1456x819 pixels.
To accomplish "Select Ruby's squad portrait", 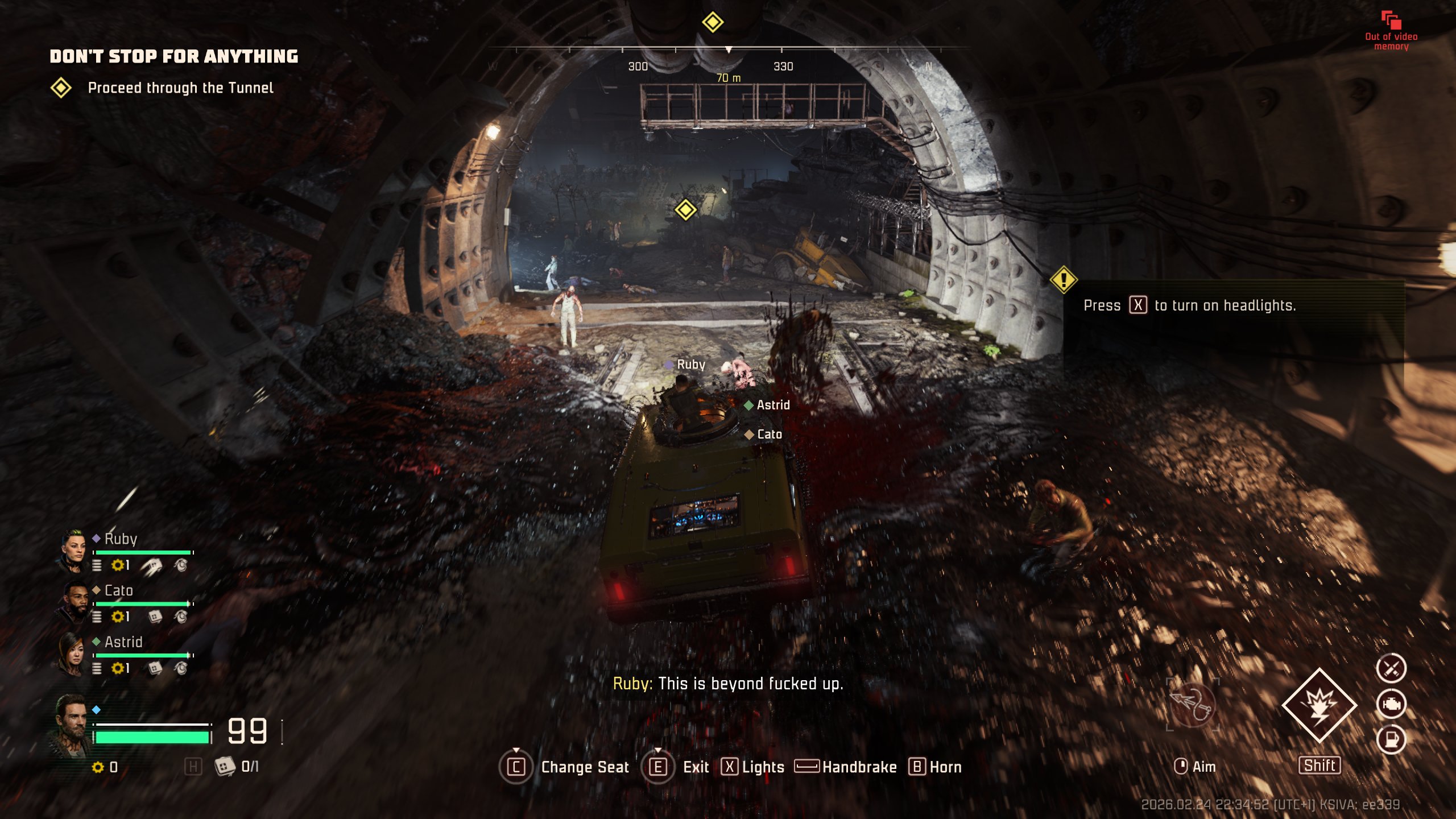I will pyautogui.click(x=72, y=551).
